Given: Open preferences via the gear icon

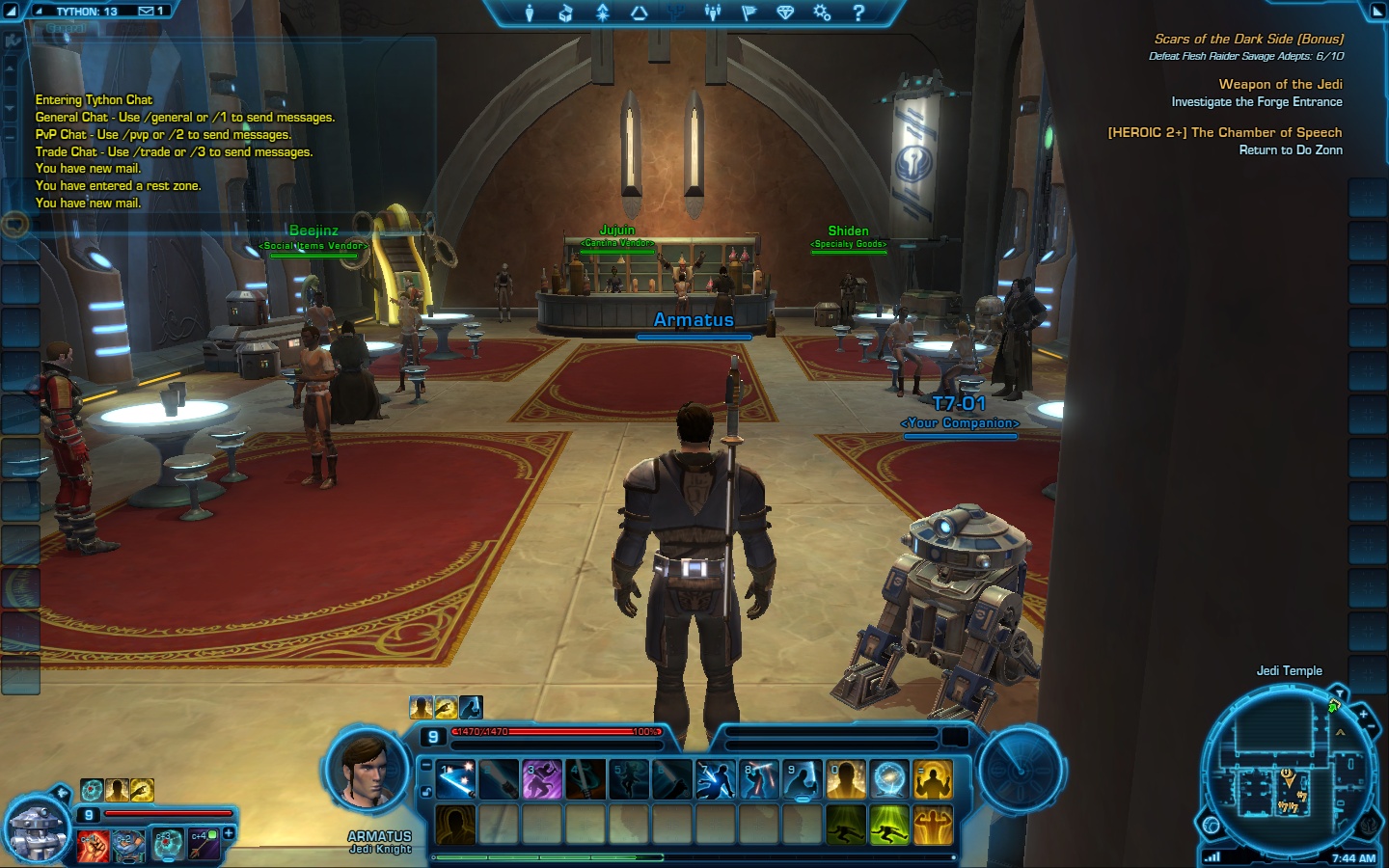Looking at the screenshot, I should [x=821, y=14].
